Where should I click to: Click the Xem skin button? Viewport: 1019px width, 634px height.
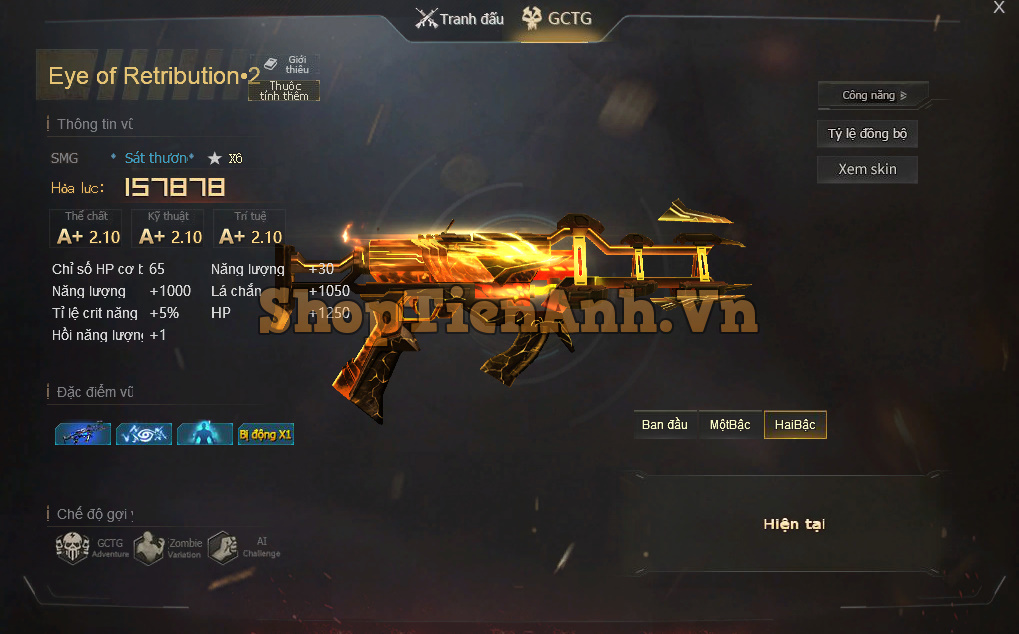pyautogui.click(x=867, y=169)
